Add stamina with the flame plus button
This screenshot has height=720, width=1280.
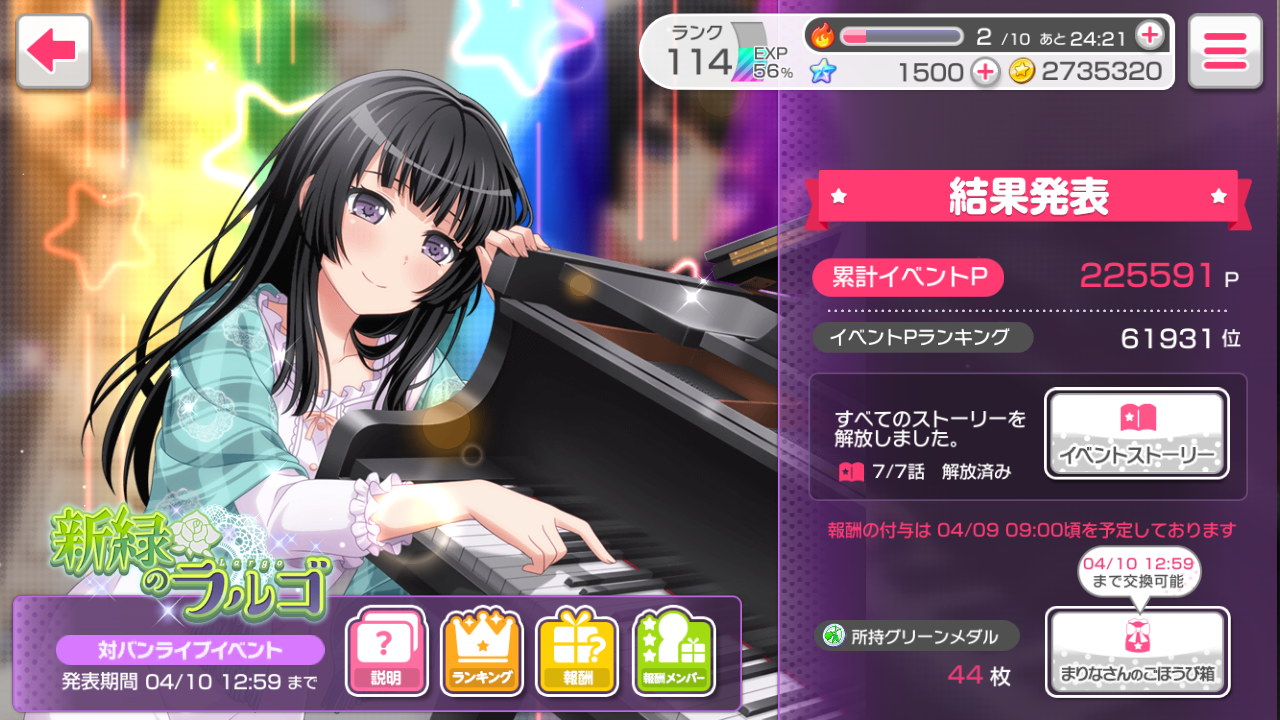point(1150,36)
